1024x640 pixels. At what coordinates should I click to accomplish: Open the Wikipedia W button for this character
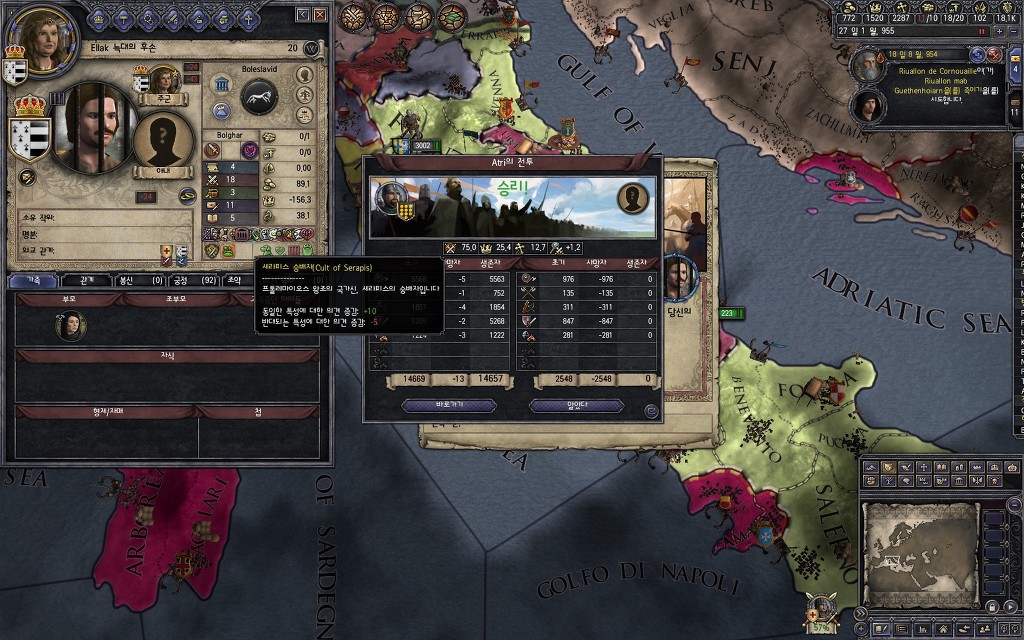(311, 48)
